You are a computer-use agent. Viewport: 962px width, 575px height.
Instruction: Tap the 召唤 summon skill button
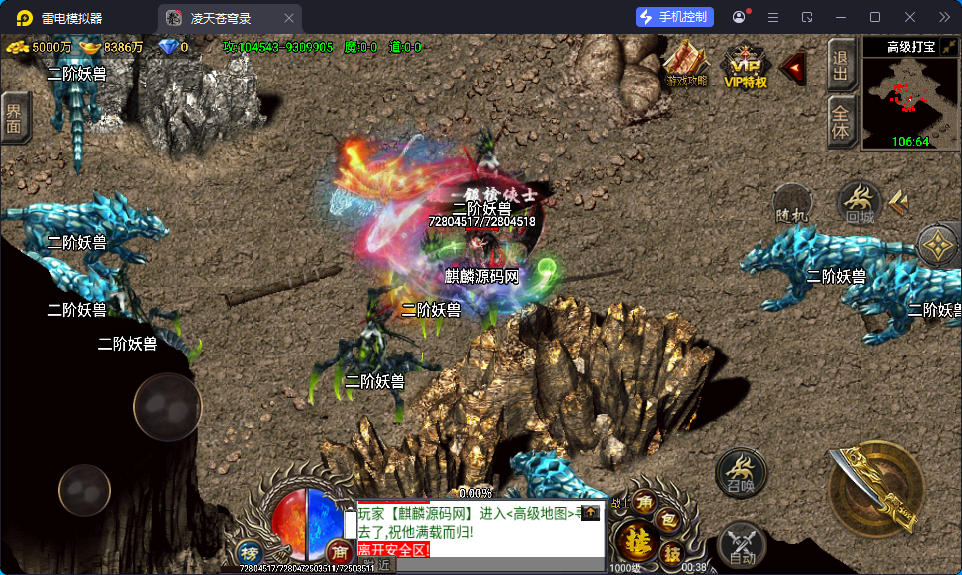741,473
